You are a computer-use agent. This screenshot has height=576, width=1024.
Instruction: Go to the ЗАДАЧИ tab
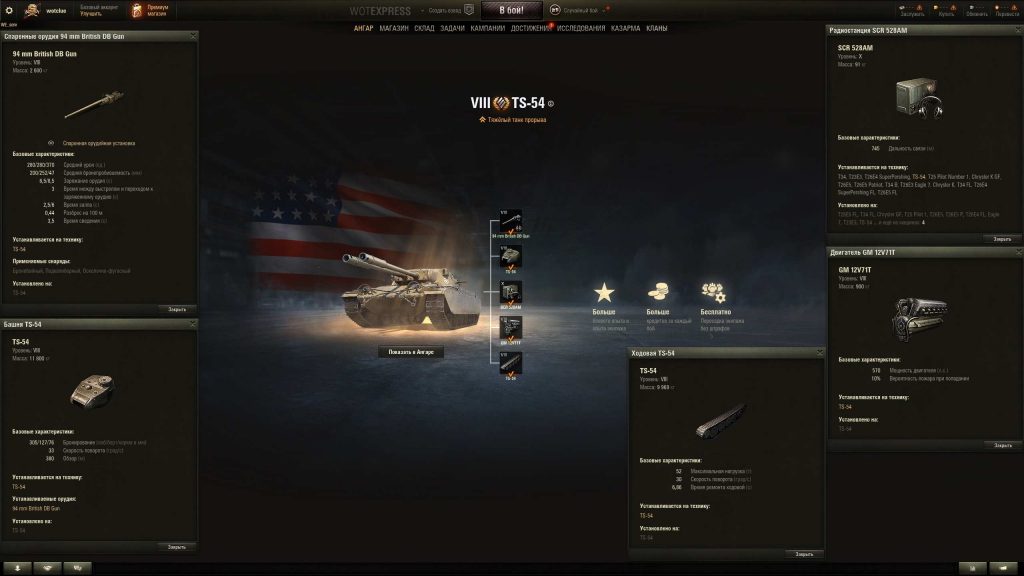pos(453,28)
